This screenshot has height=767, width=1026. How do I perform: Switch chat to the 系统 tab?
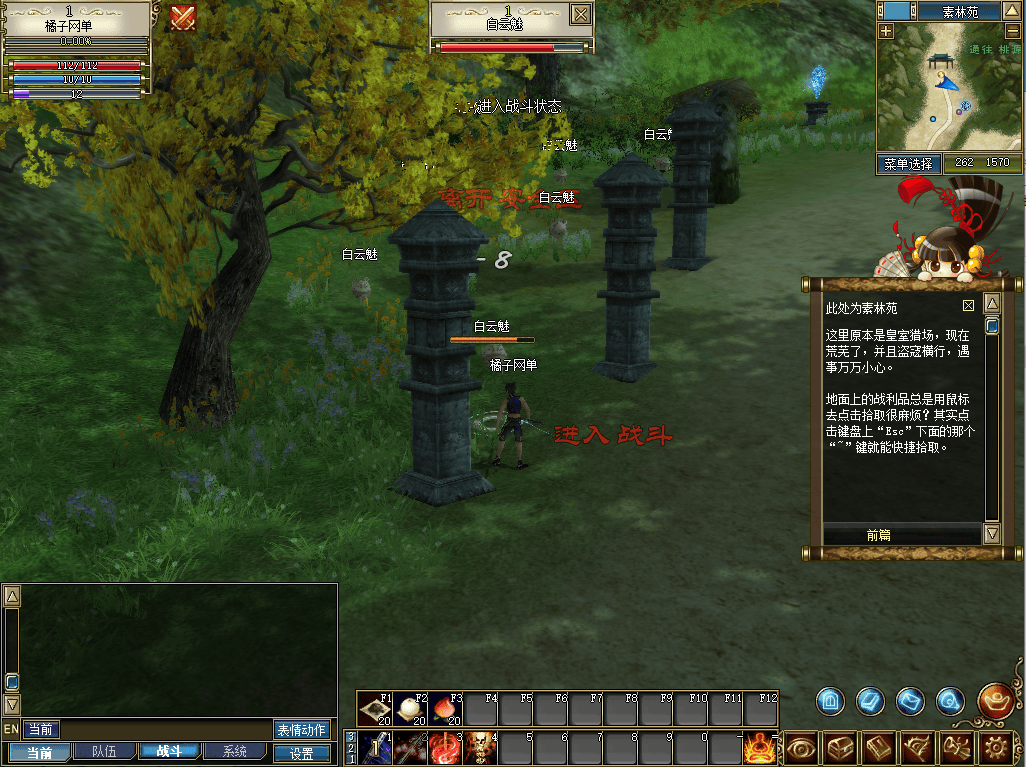235,751
